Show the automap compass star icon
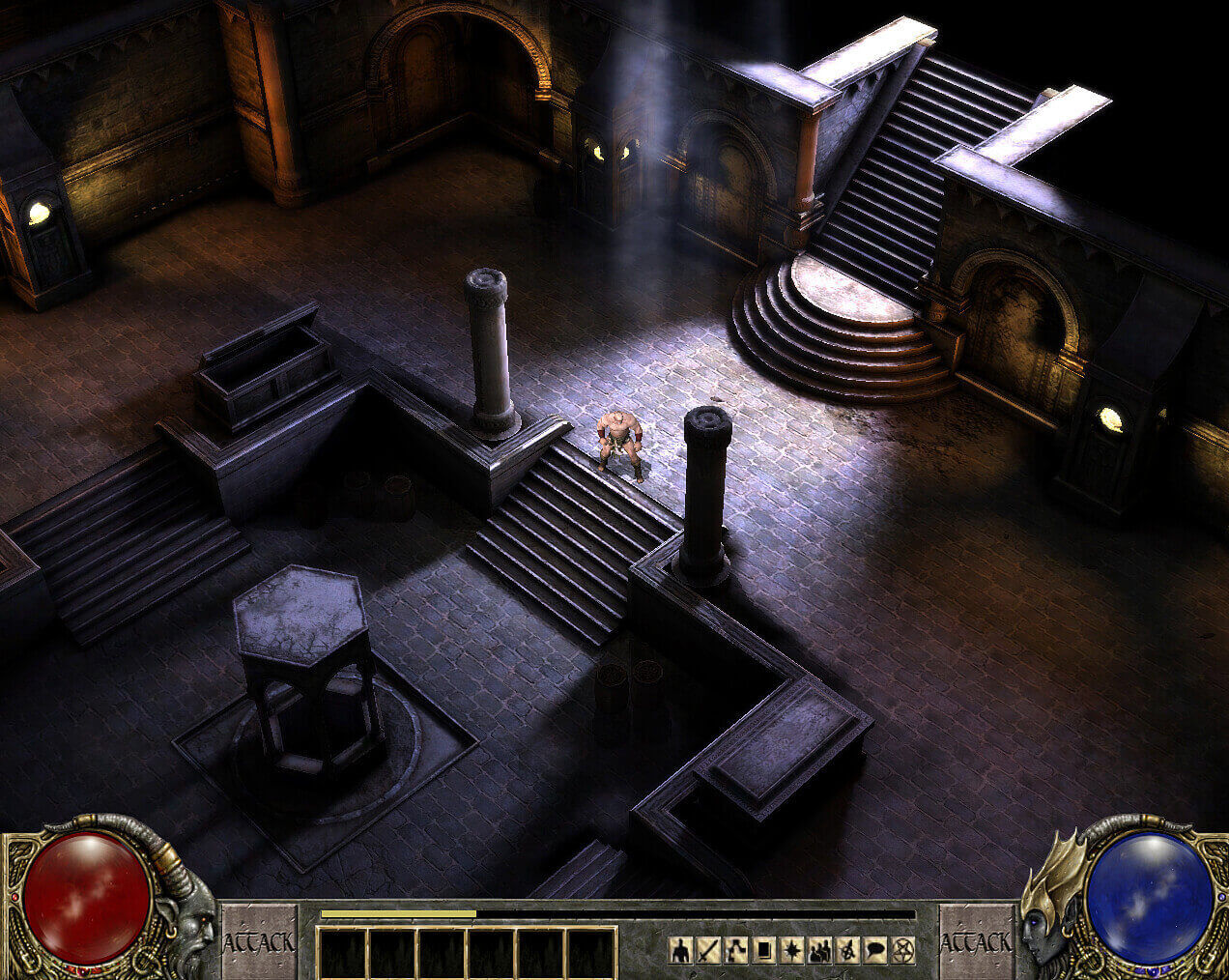This screenshot has width=1229, height=980. (792, 951)
